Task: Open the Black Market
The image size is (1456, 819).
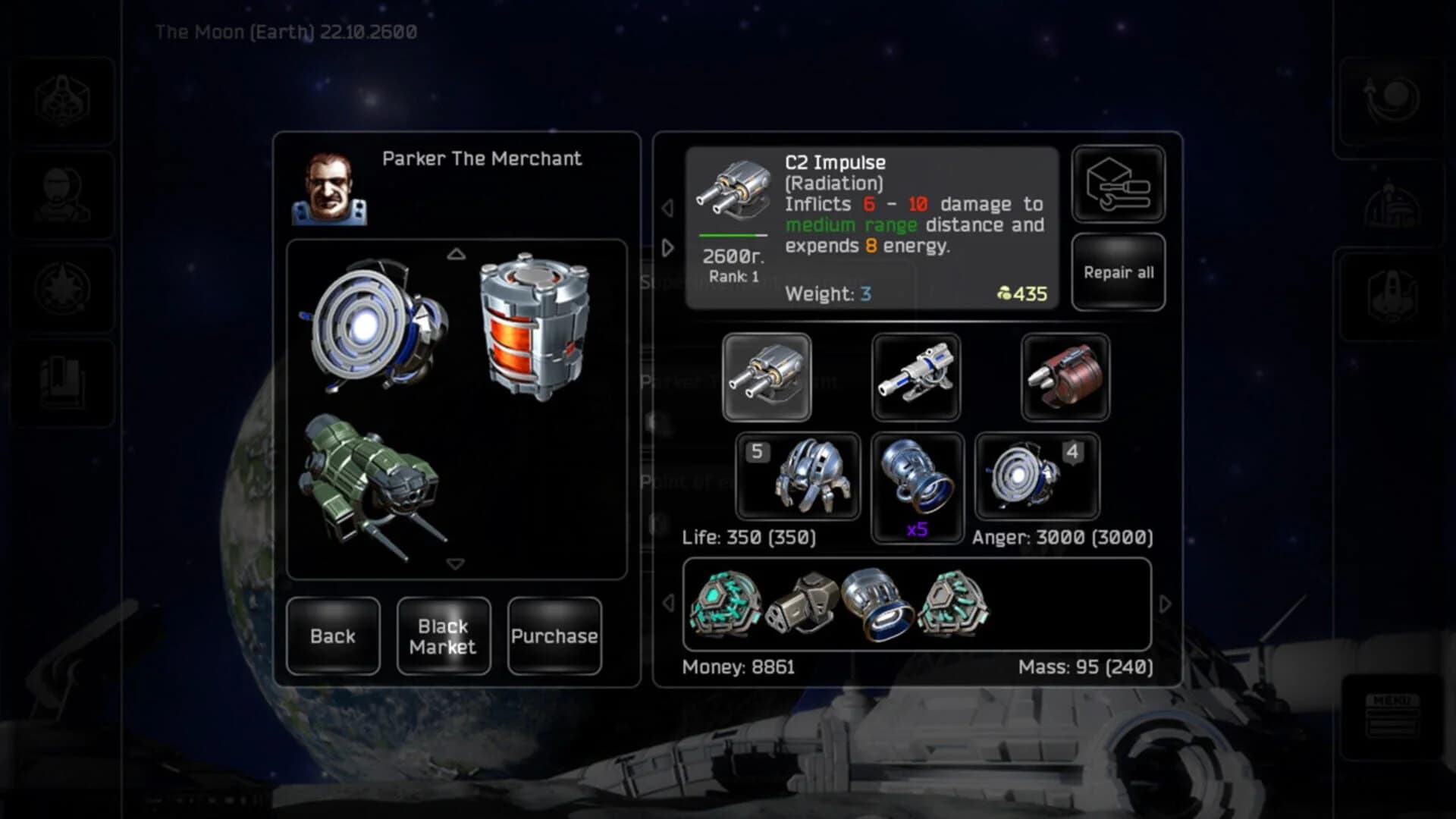Action: [x=443, y=636]
